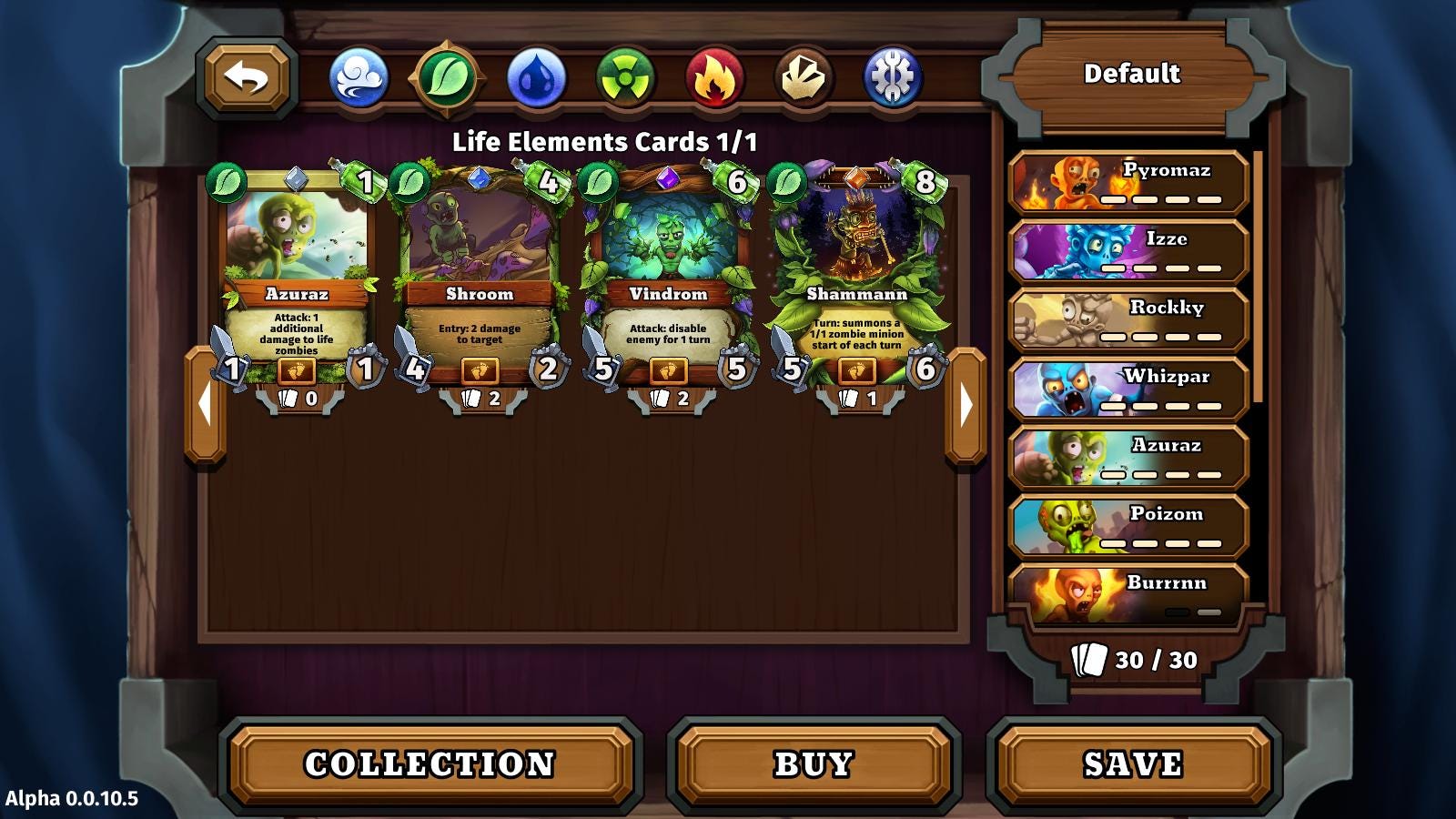Image resolution: width=1456 pixels, height=819 pixels.
Task: Go back with the return arrow button
Action: 247,77
